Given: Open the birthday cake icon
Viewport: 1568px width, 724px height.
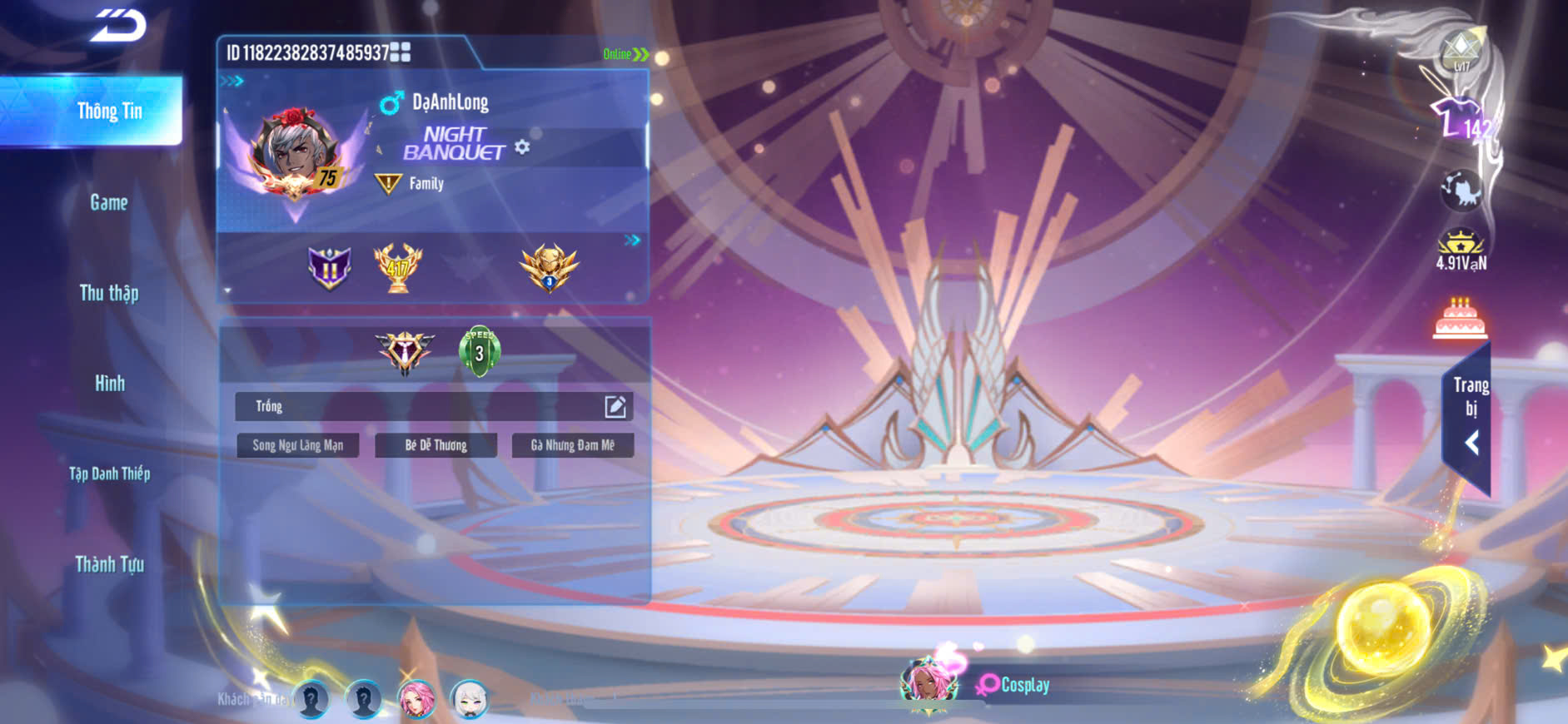Looking at the screenshot, I should point(1460,319).
